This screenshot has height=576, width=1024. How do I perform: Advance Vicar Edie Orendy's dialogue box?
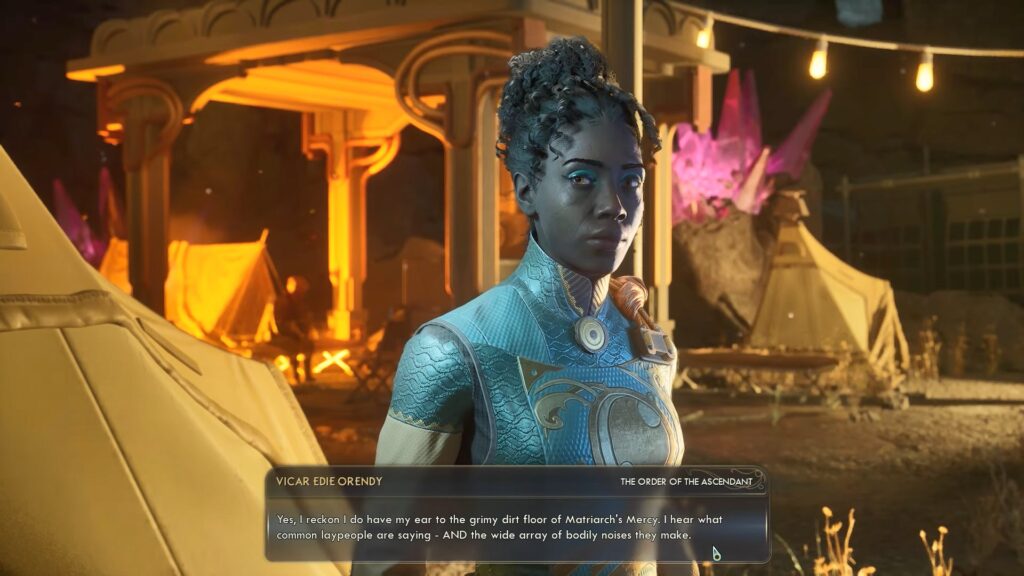pos(717,552)
